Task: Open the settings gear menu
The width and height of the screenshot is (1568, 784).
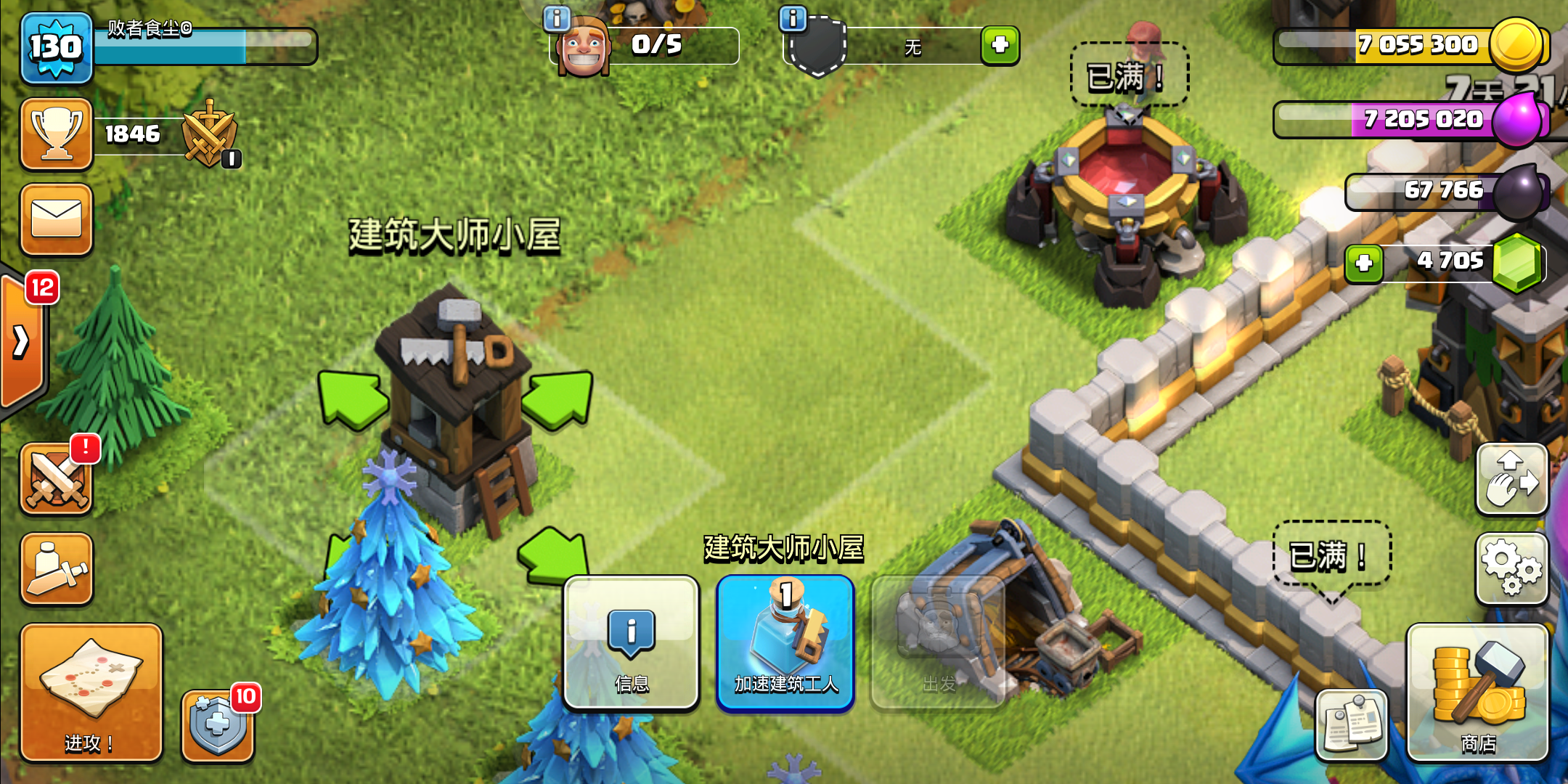Action: click(x=1512, y=568)
